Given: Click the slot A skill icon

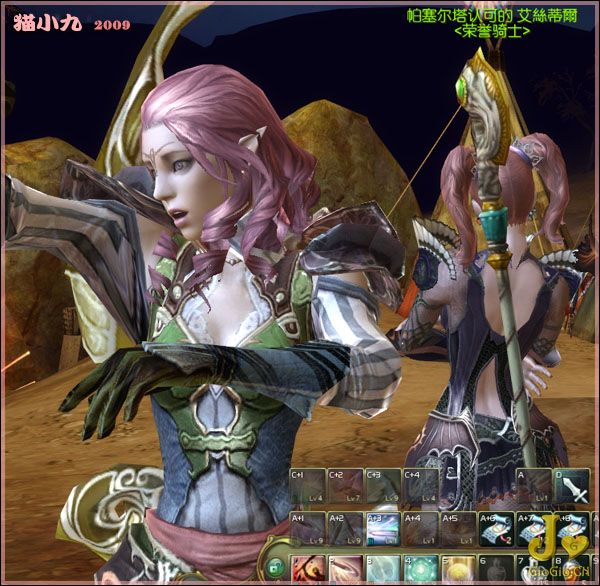Looking at the screenshot, I should tap(533, 486).
